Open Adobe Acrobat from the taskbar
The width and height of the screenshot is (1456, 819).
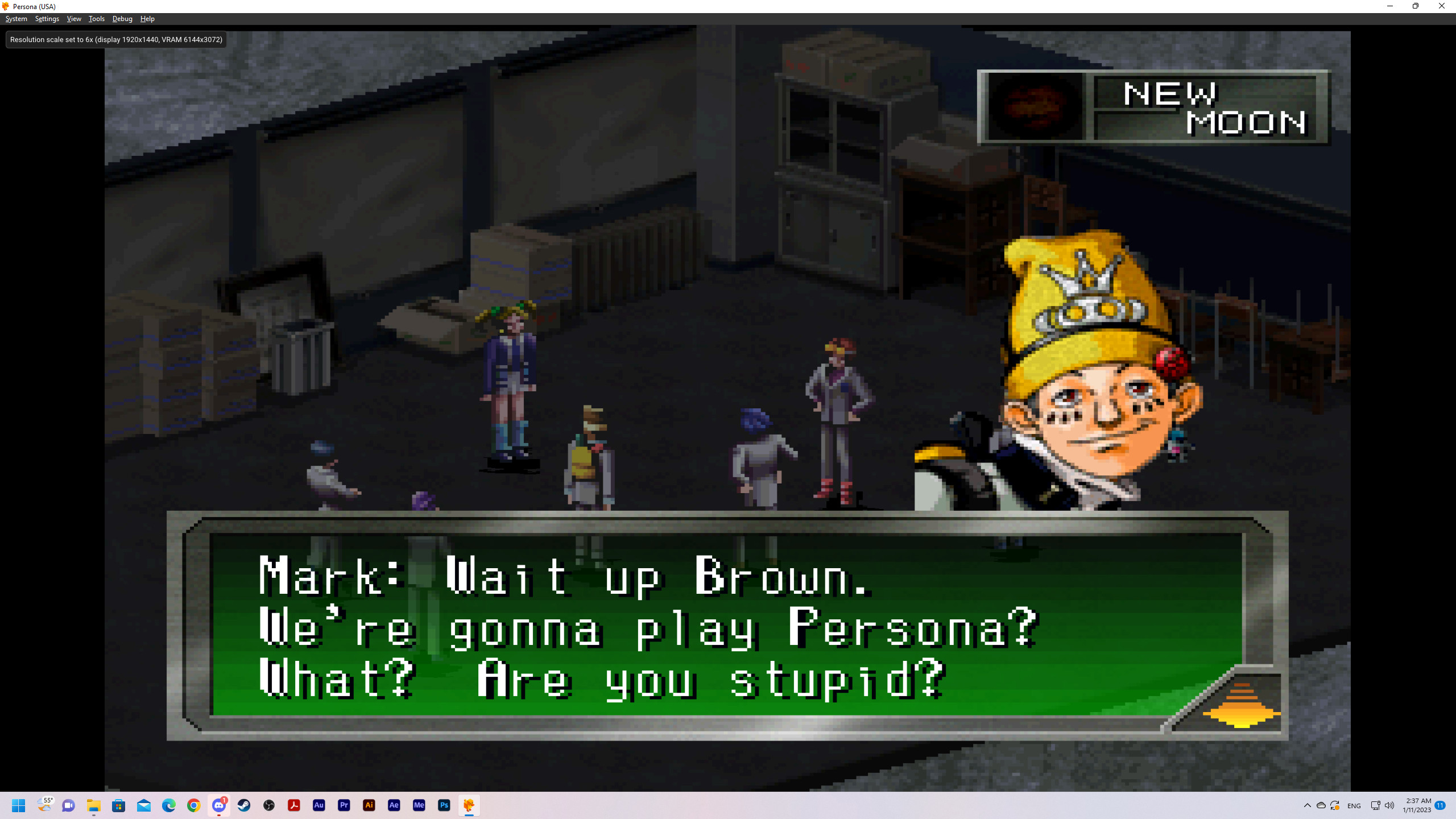(x=294, y=805)
